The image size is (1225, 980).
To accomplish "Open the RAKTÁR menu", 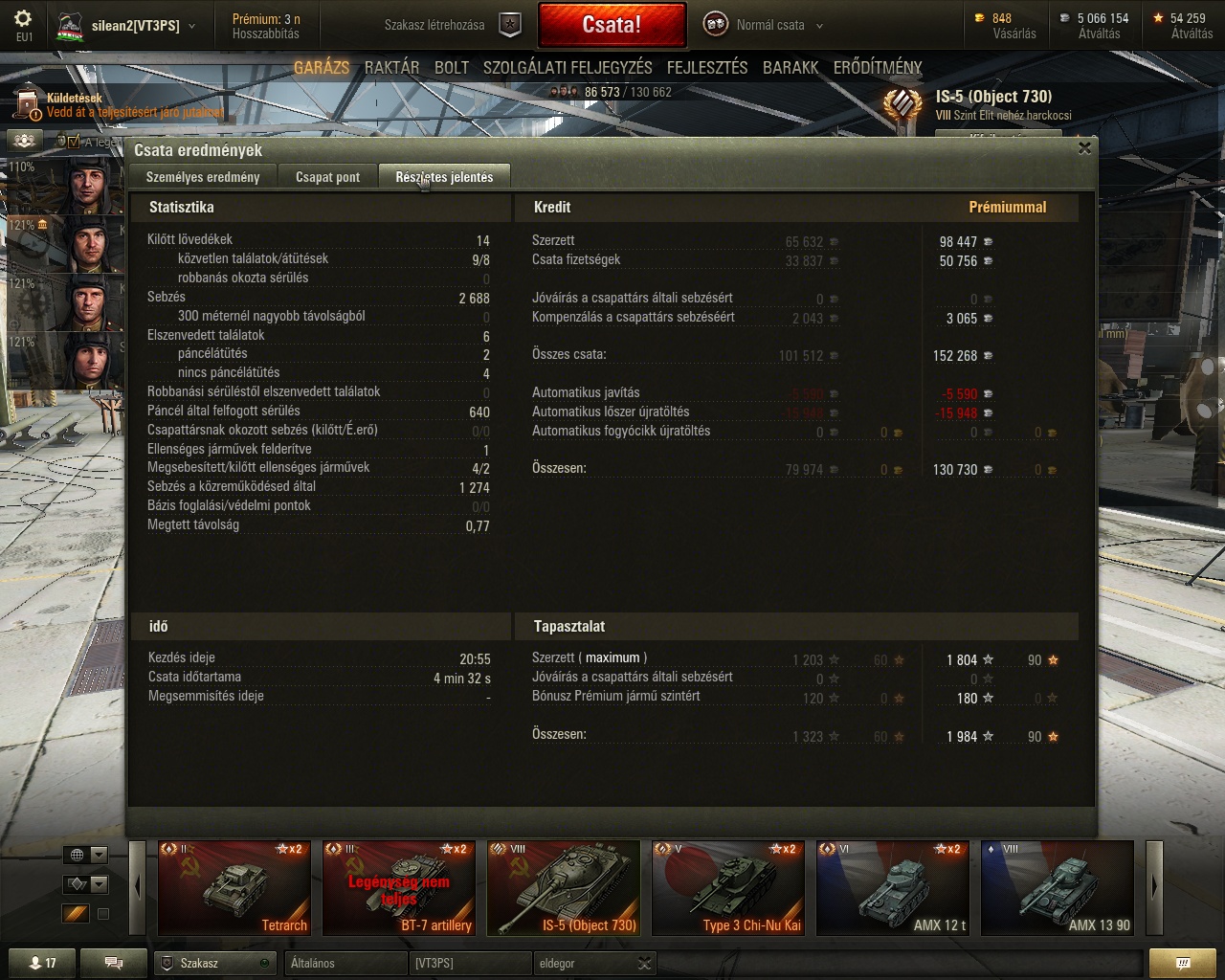I will (x=391, y=68).
